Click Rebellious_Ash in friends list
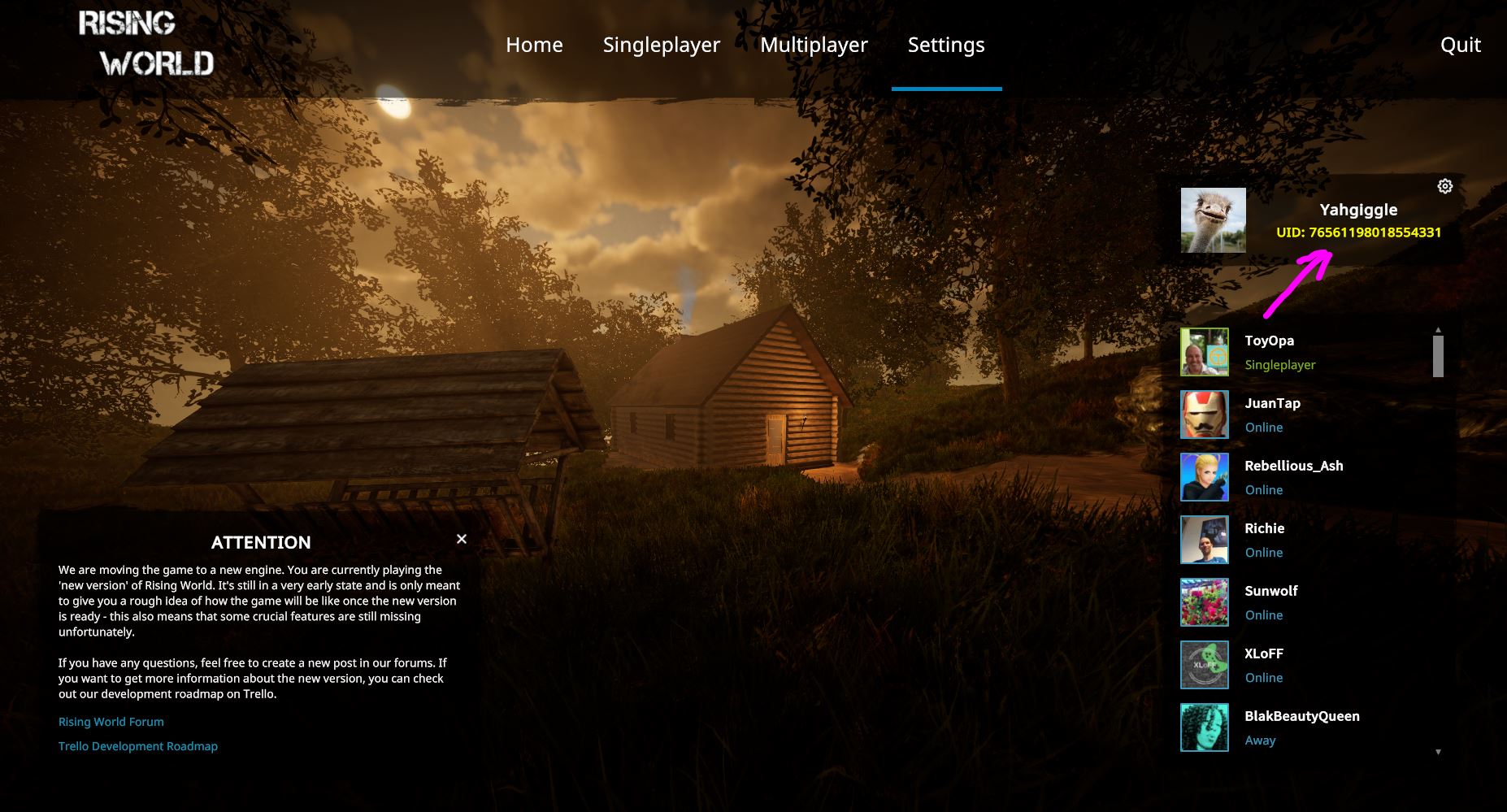The image size is (1507, 812). point(1293,467)
